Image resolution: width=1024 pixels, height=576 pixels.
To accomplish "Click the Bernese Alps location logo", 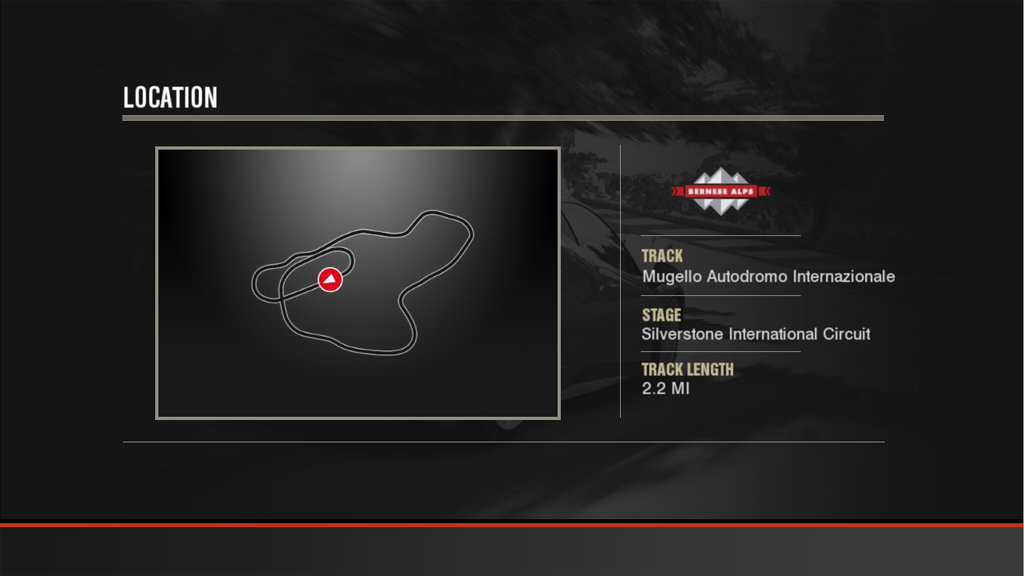I will coord(720,191).
